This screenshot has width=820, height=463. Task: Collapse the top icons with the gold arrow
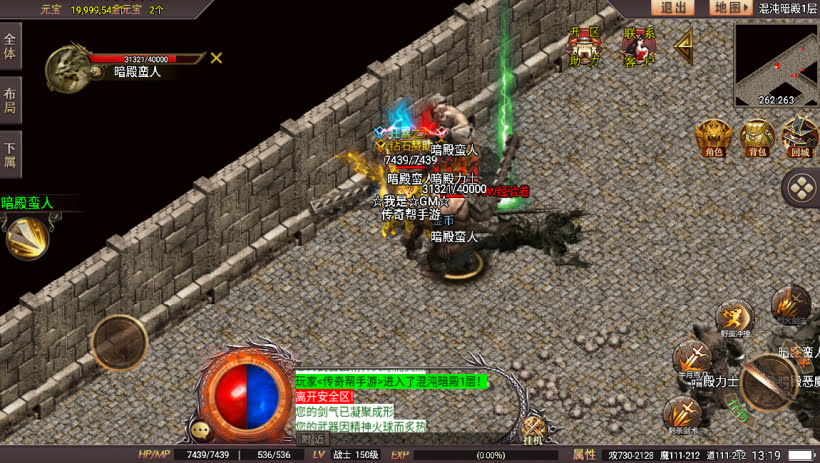point(685,44)
